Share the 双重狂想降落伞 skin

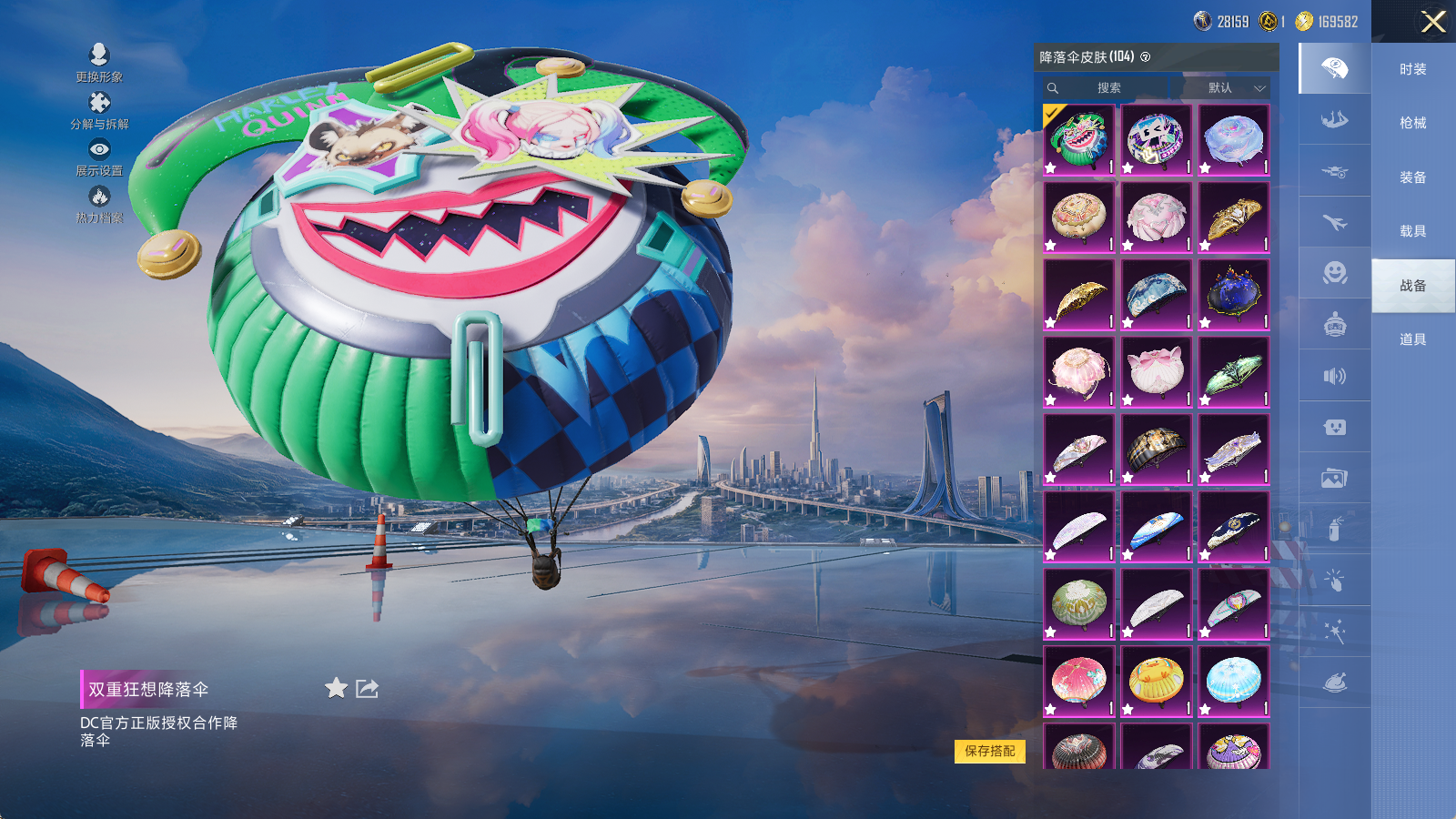[367, 688]
